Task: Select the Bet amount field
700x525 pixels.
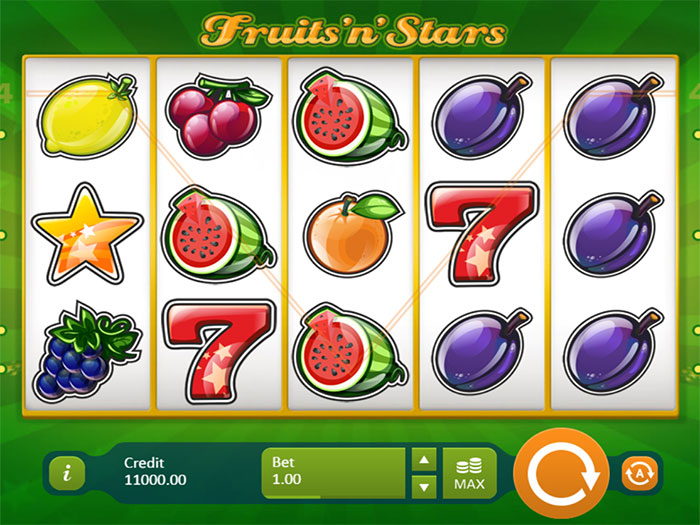Action: 334,473
